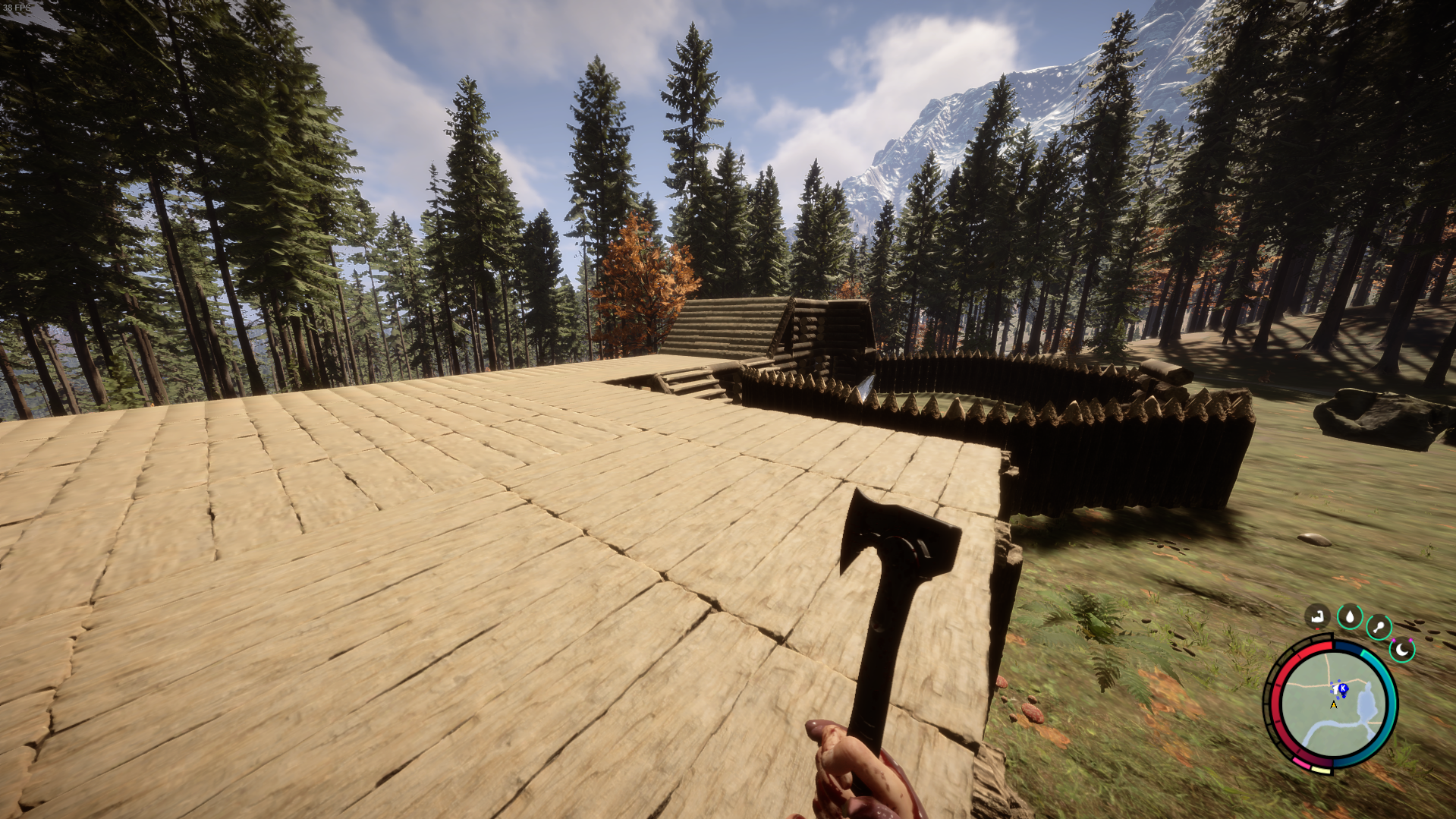This screenshot has width=1456, height=819.
Task: Select the water droplet hydration icon
Action: pyautogui.click(x=1350, y=615)
